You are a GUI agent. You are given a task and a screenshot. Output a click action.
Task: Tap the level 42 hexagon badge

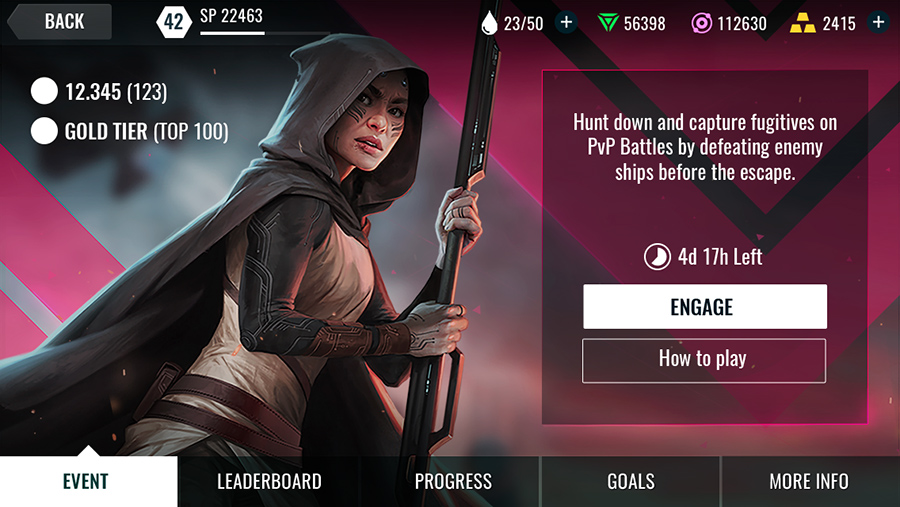tap(174, 21)
